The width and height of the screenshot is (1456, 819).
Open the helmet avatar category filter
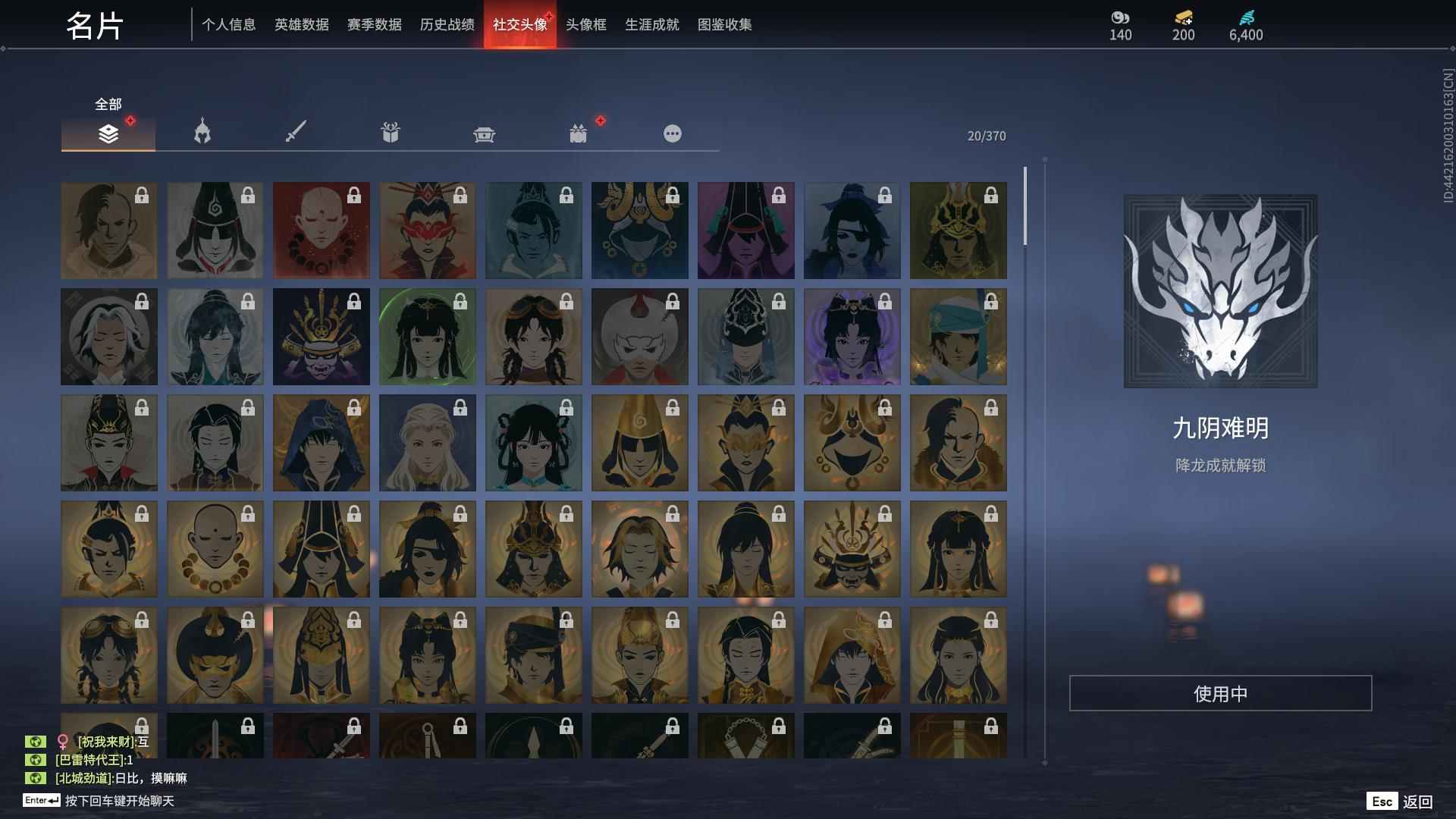201,133
